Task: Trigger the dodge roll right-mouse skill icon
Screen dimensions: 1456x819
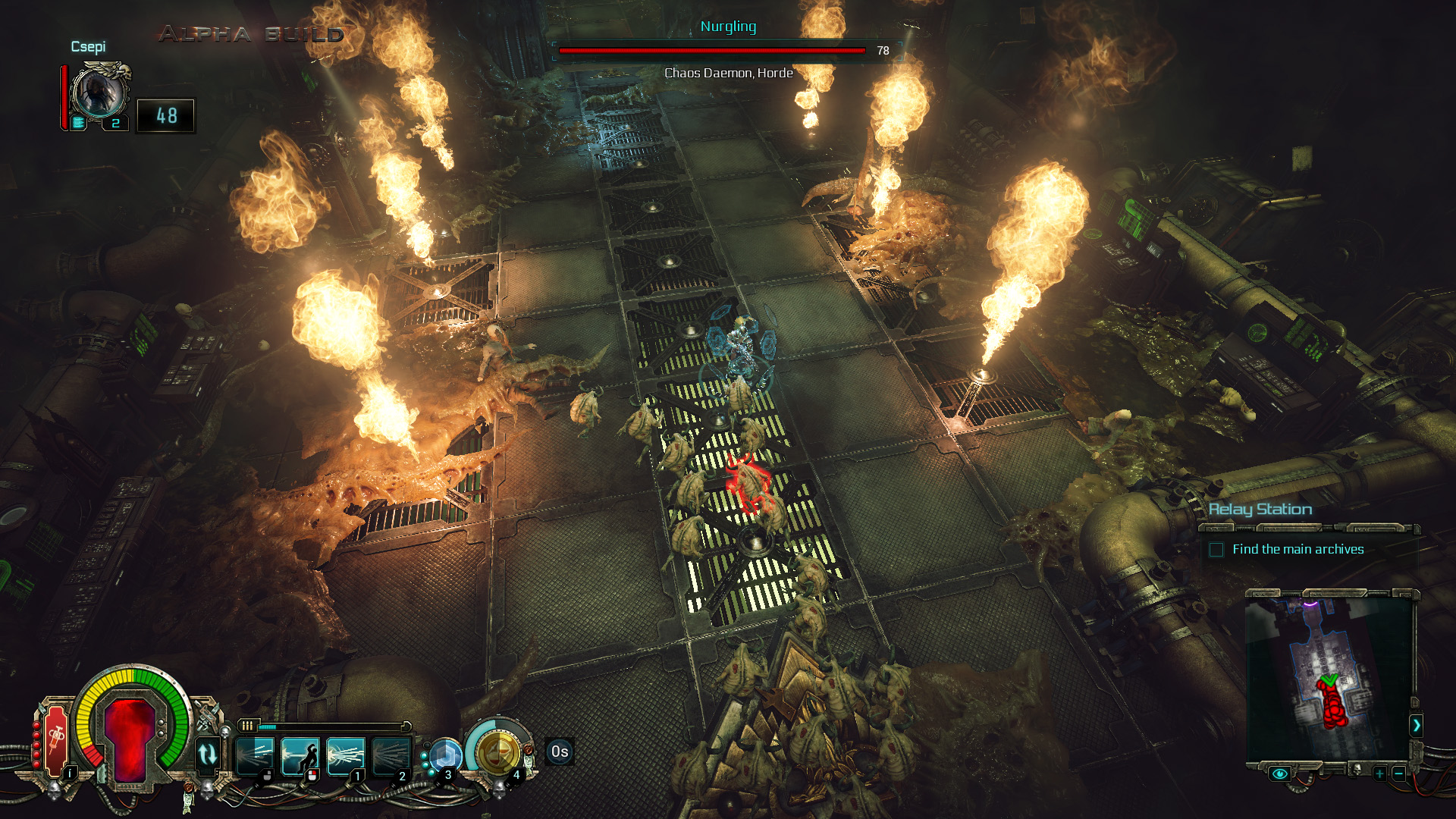Action: point(301,757)
